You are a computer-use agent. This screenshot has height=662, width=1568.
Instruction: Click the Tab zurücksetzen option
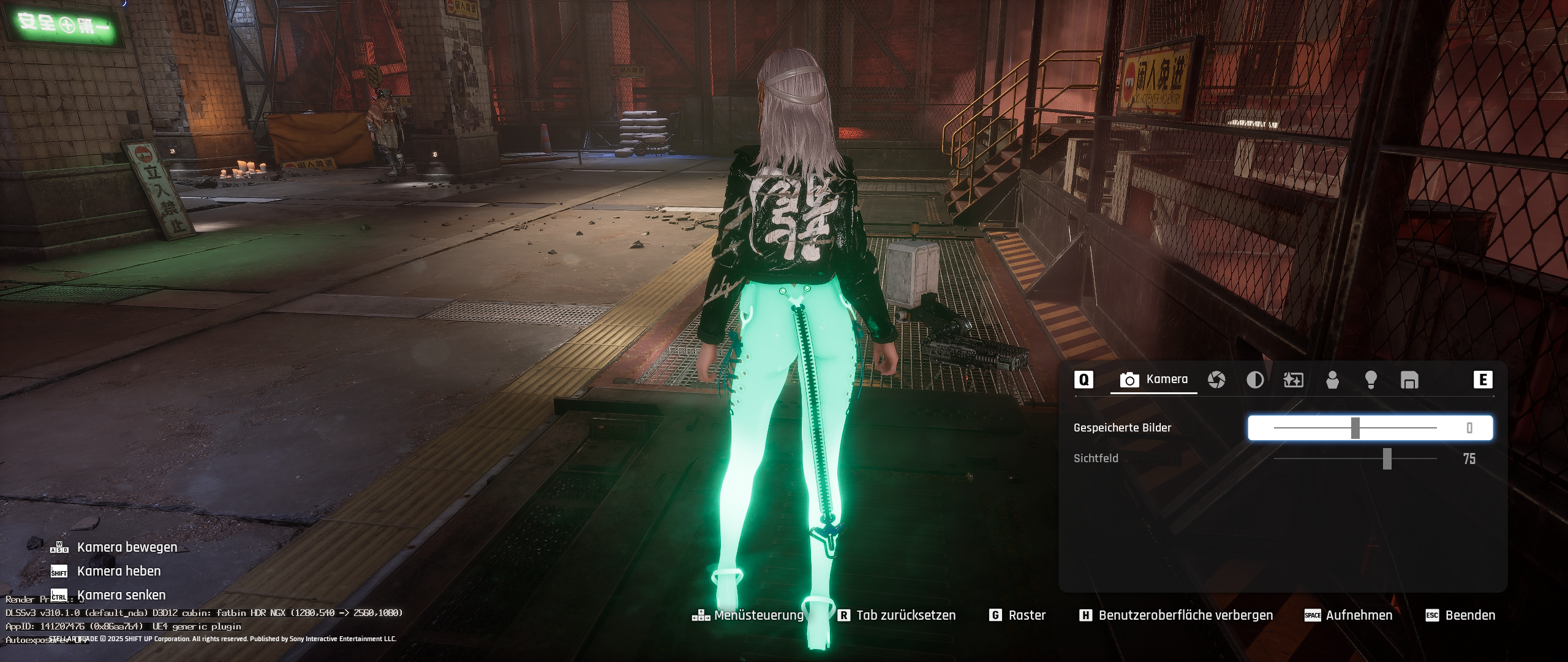pos(897,615)
